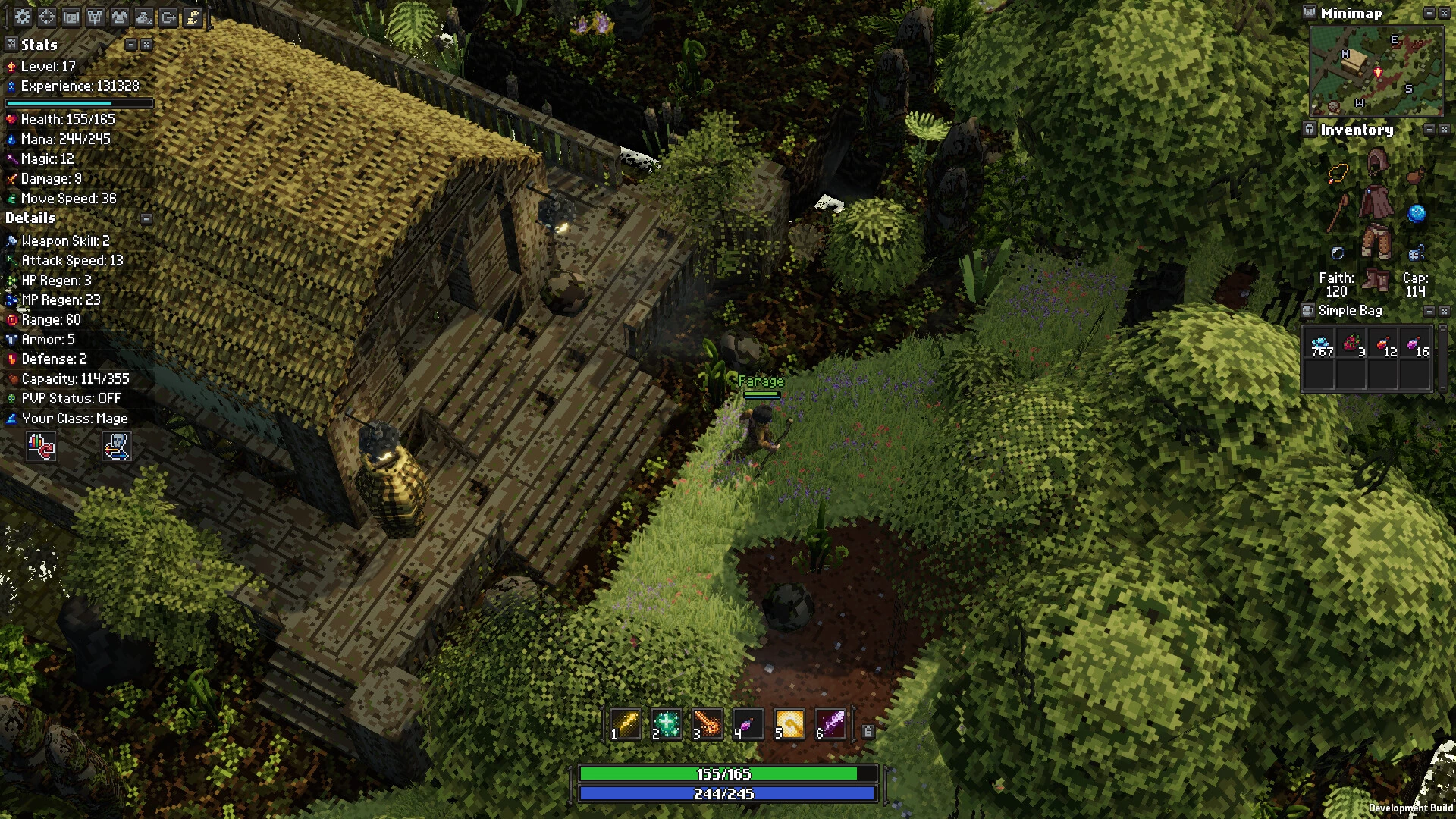
Task: Activate the golden swirl ability in slot 5
Action: coord(789,724)
